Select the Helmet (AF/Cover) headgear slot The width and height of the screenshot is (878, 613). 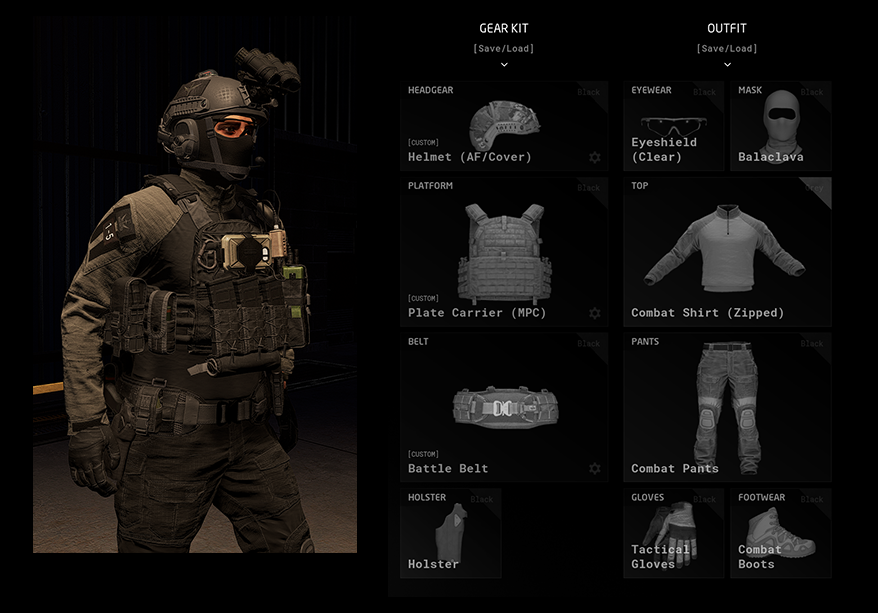pyautogui.click(x=503, y=126)
